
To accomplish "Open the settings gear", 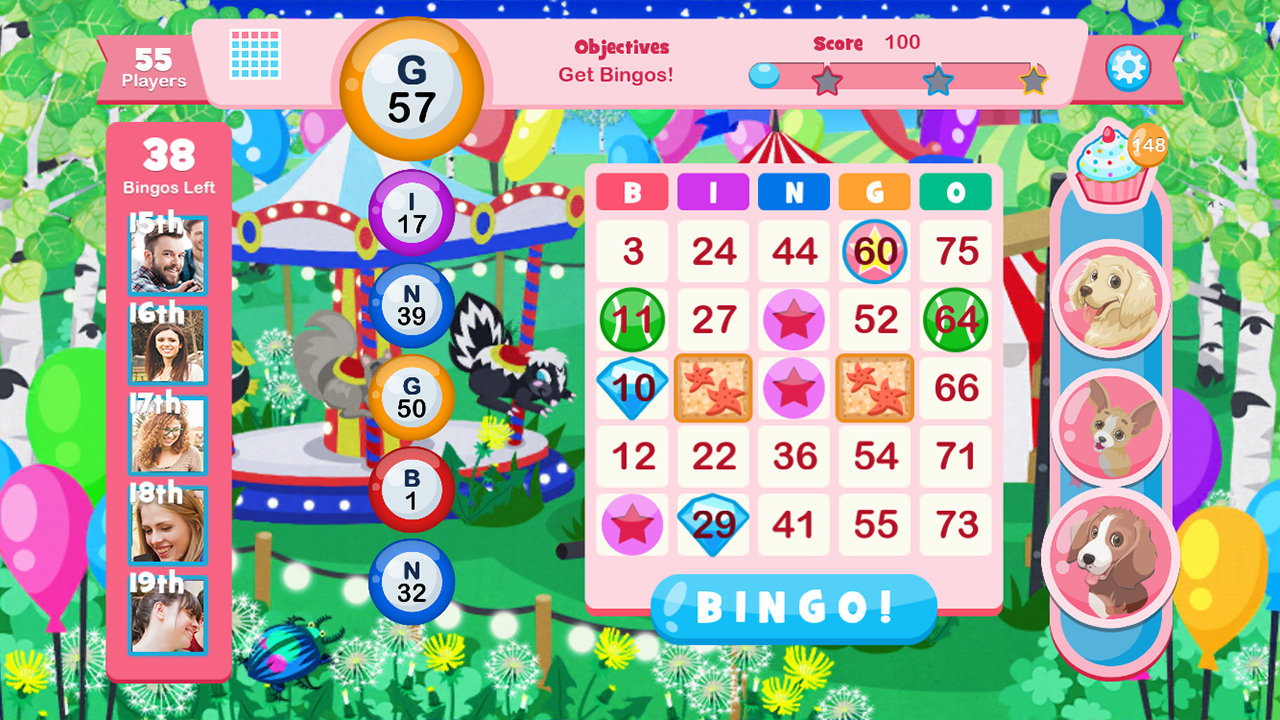I will click(1129, 66).
